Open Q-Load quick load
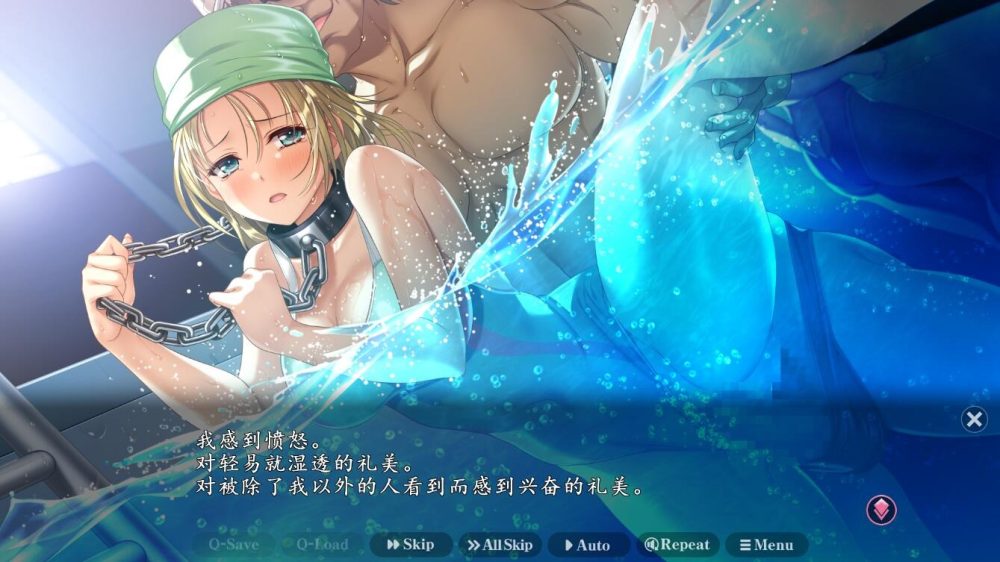The width and height of the screenshot is (1000, 562). click(322, 545)
